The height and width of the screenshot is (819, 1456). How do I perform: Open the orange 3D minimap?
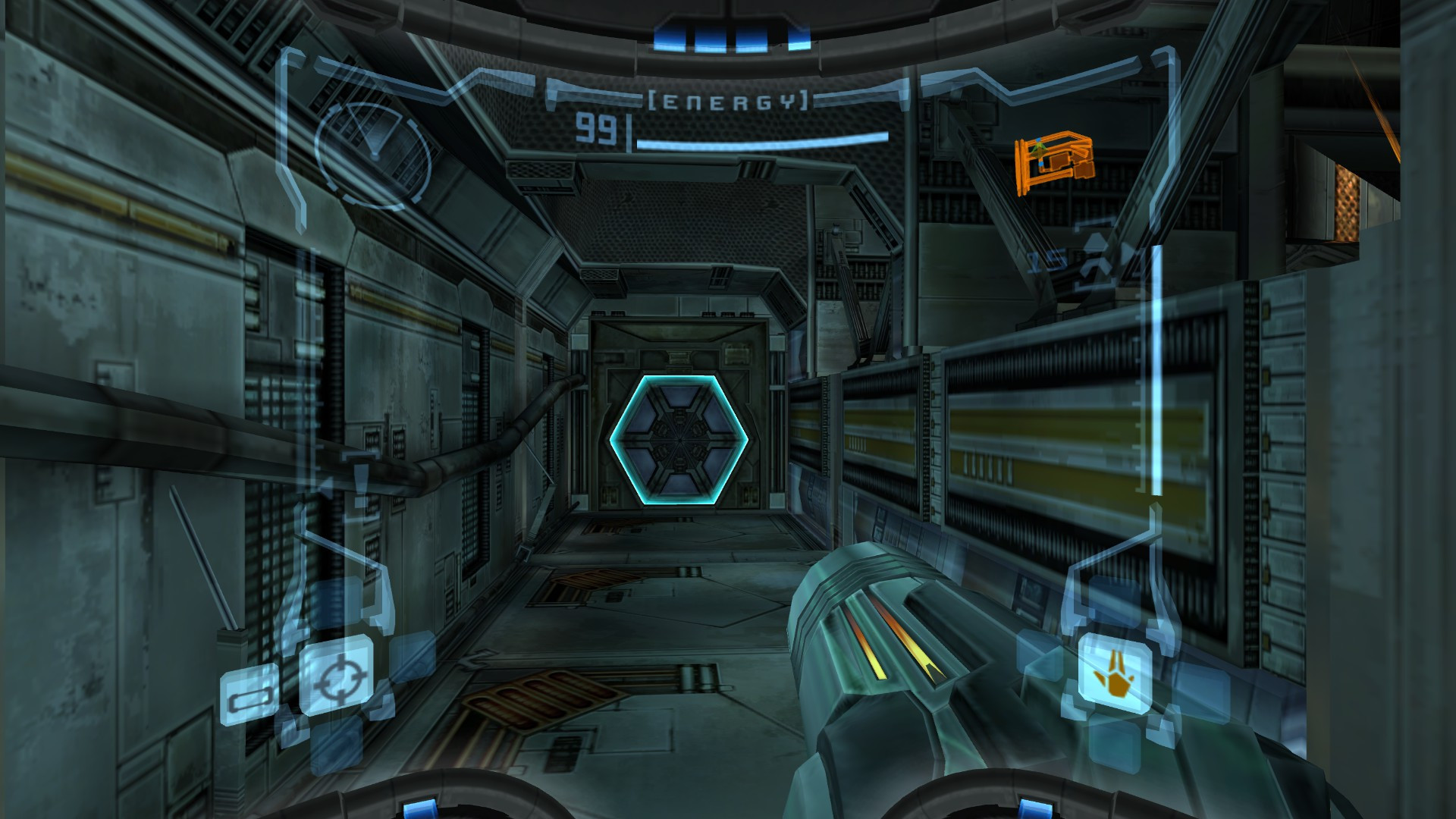coord(1054,164)
